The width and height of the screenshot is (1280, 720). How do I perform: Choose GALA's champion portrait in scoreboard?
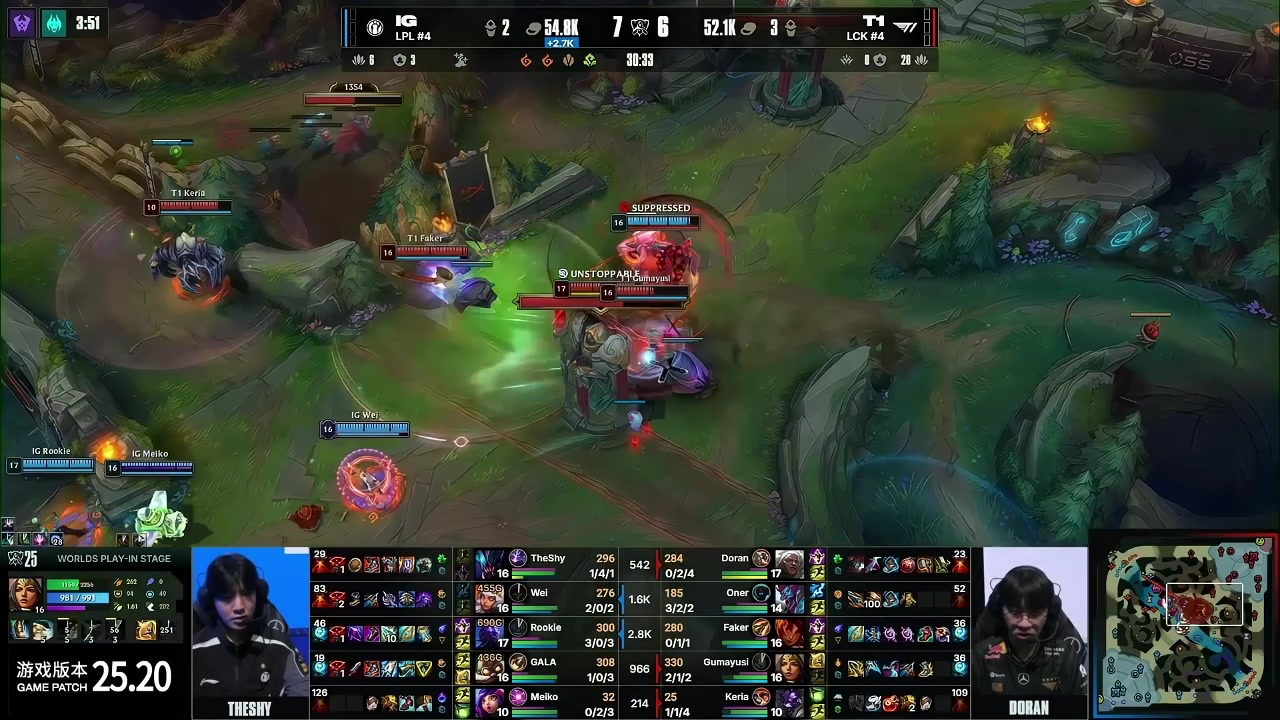(x=490, y=668)
